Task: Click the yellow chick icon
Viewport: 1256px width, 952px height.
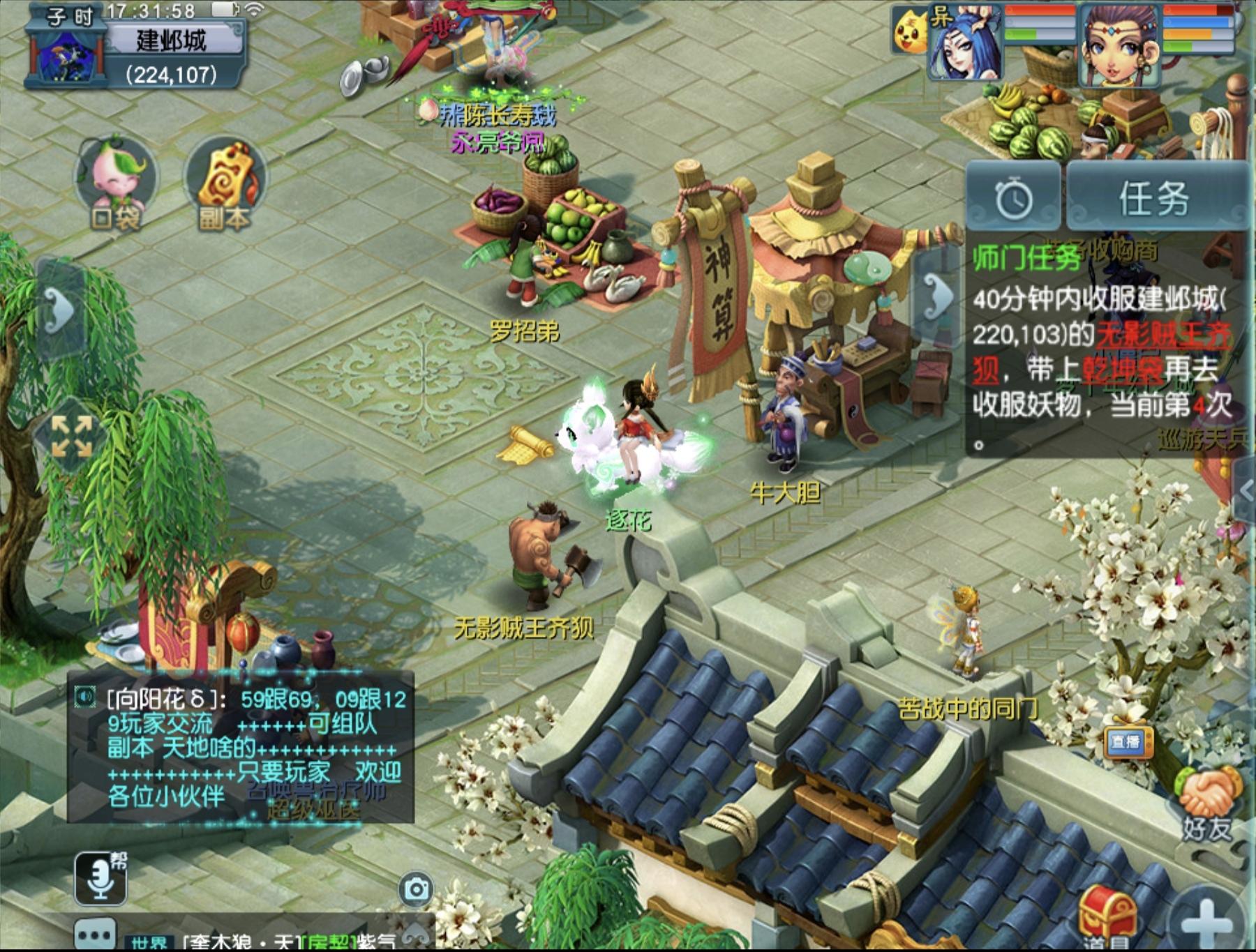Action: [910, 31]
